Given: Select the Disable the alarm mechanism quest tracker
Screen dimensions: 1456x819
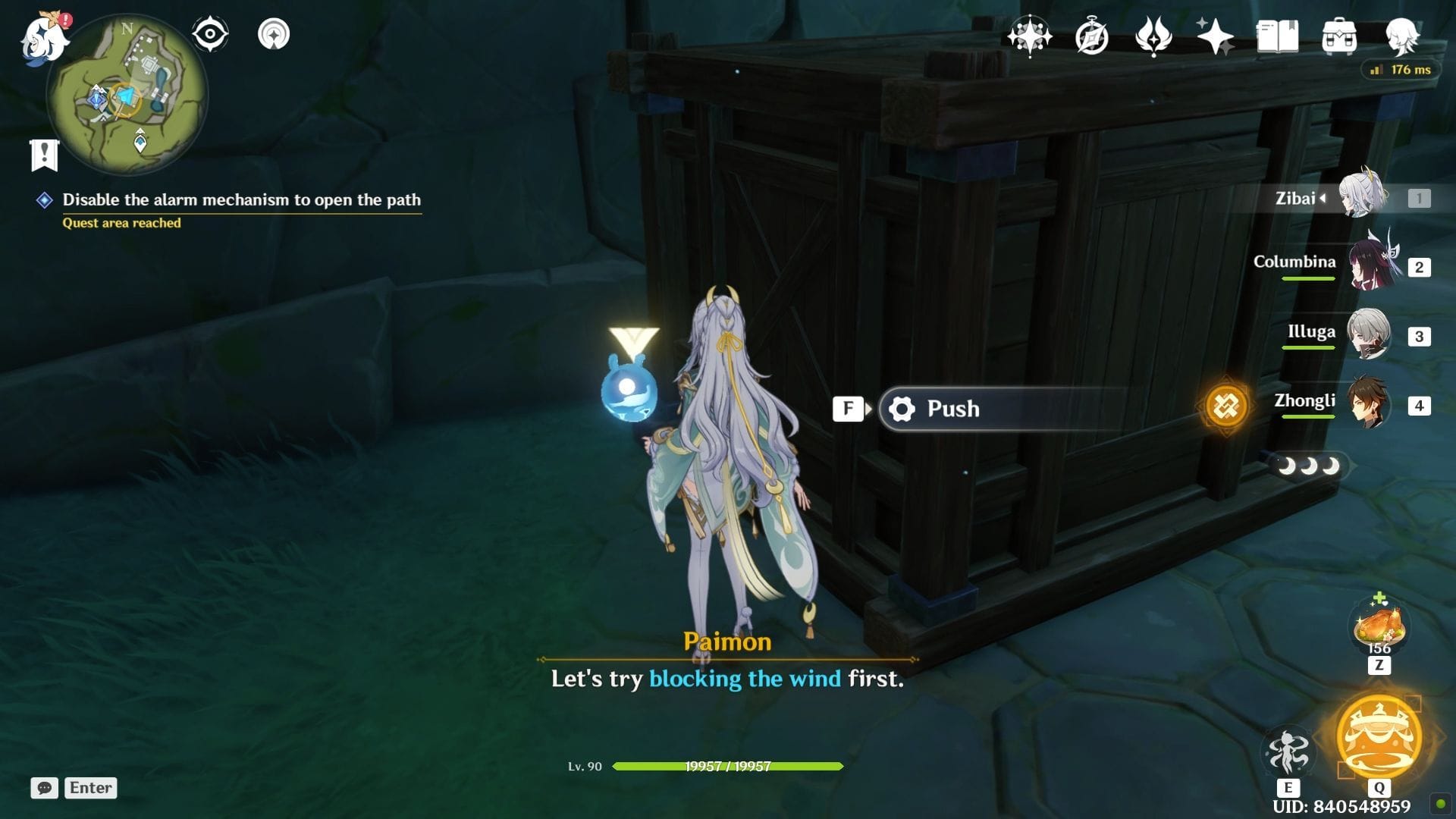Looking at the screenshot, I should pyautogui.click(x=241, y=200).
